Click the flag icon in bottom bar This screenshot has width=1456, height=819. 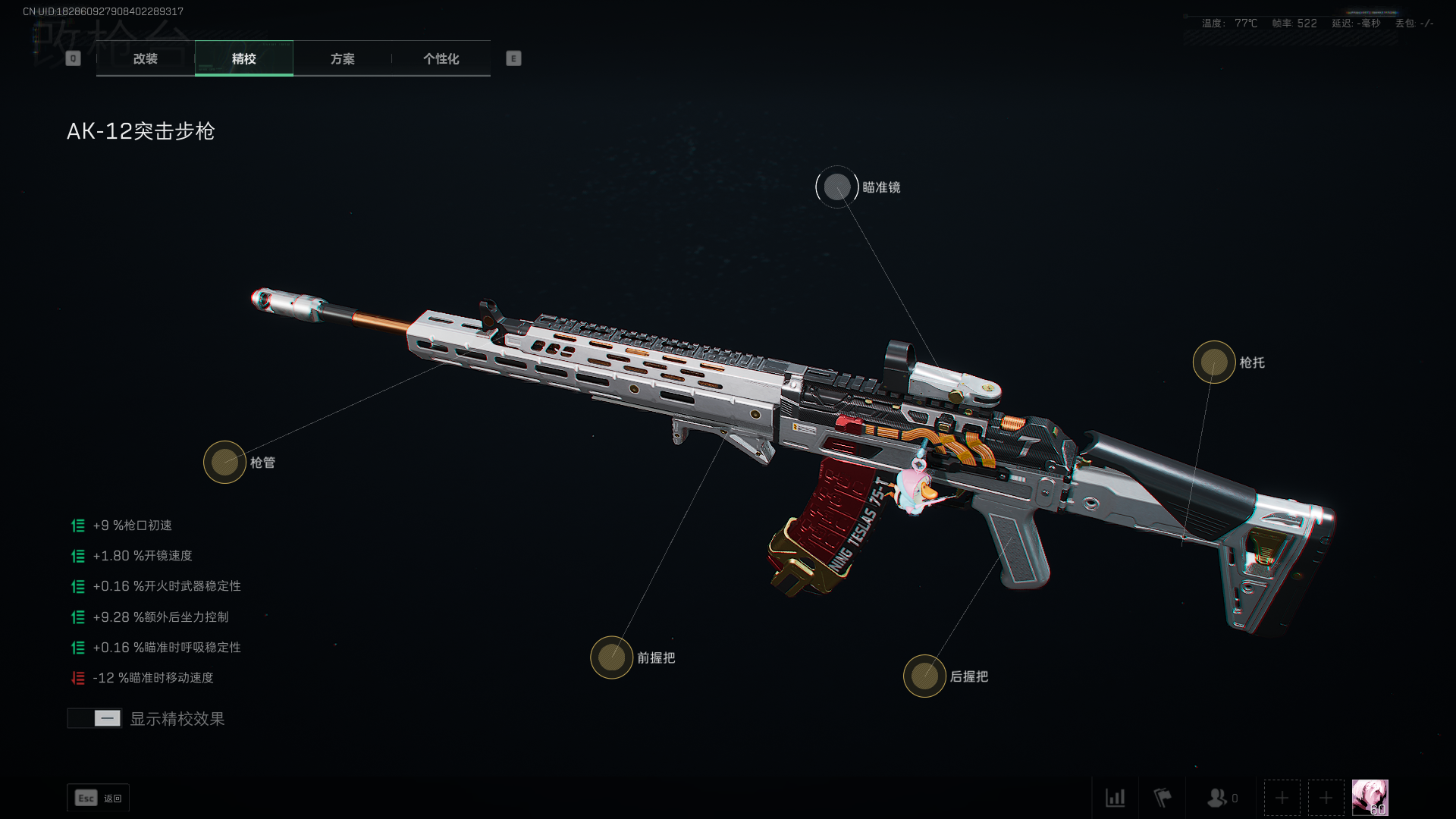(1163, 798)
